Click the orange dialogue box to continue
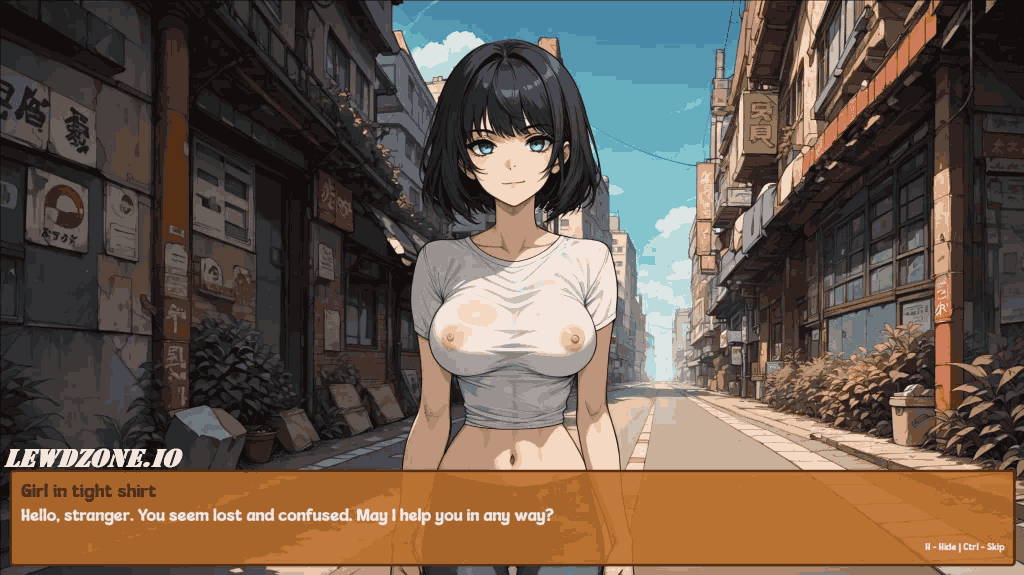 point(512,518)
